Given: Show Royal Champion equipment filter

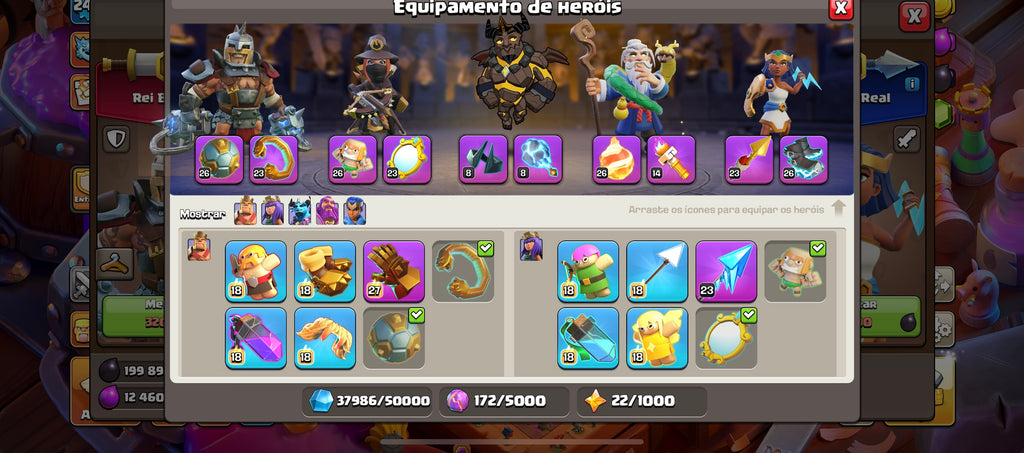Looking at the screenshot, I should click(x=354, y=211).
